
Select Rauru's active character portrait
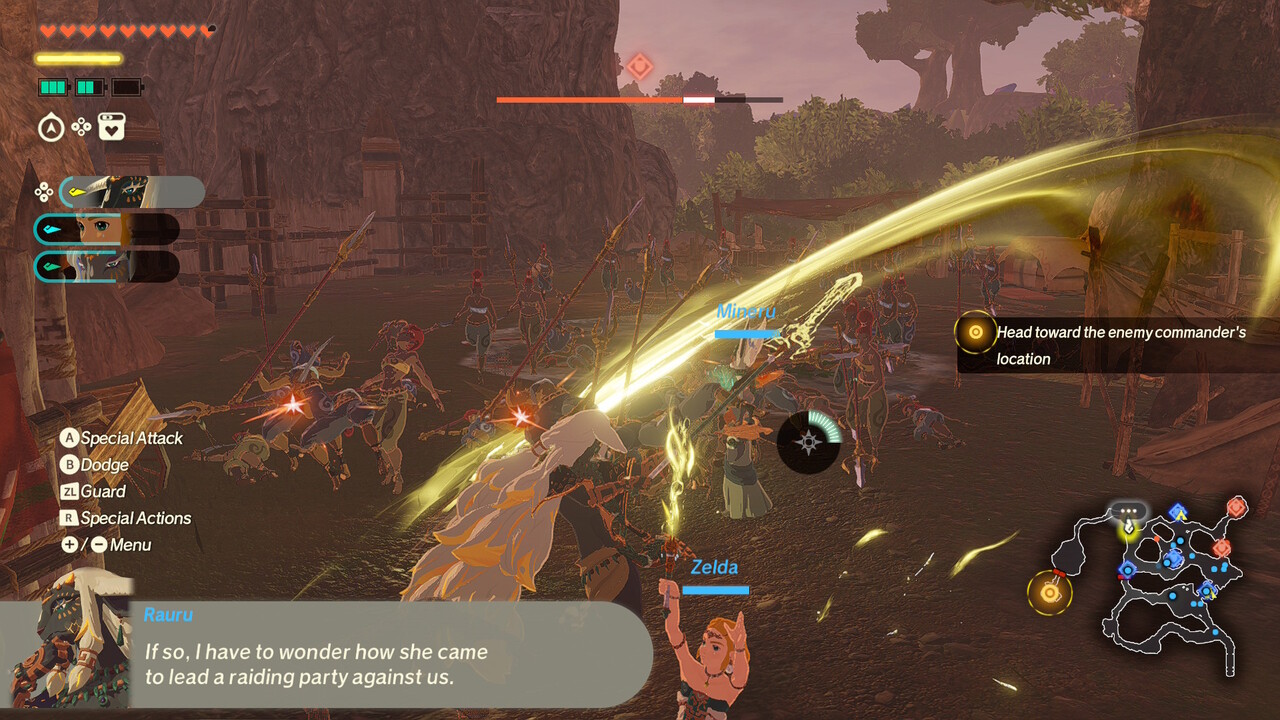tap(132, 192)
